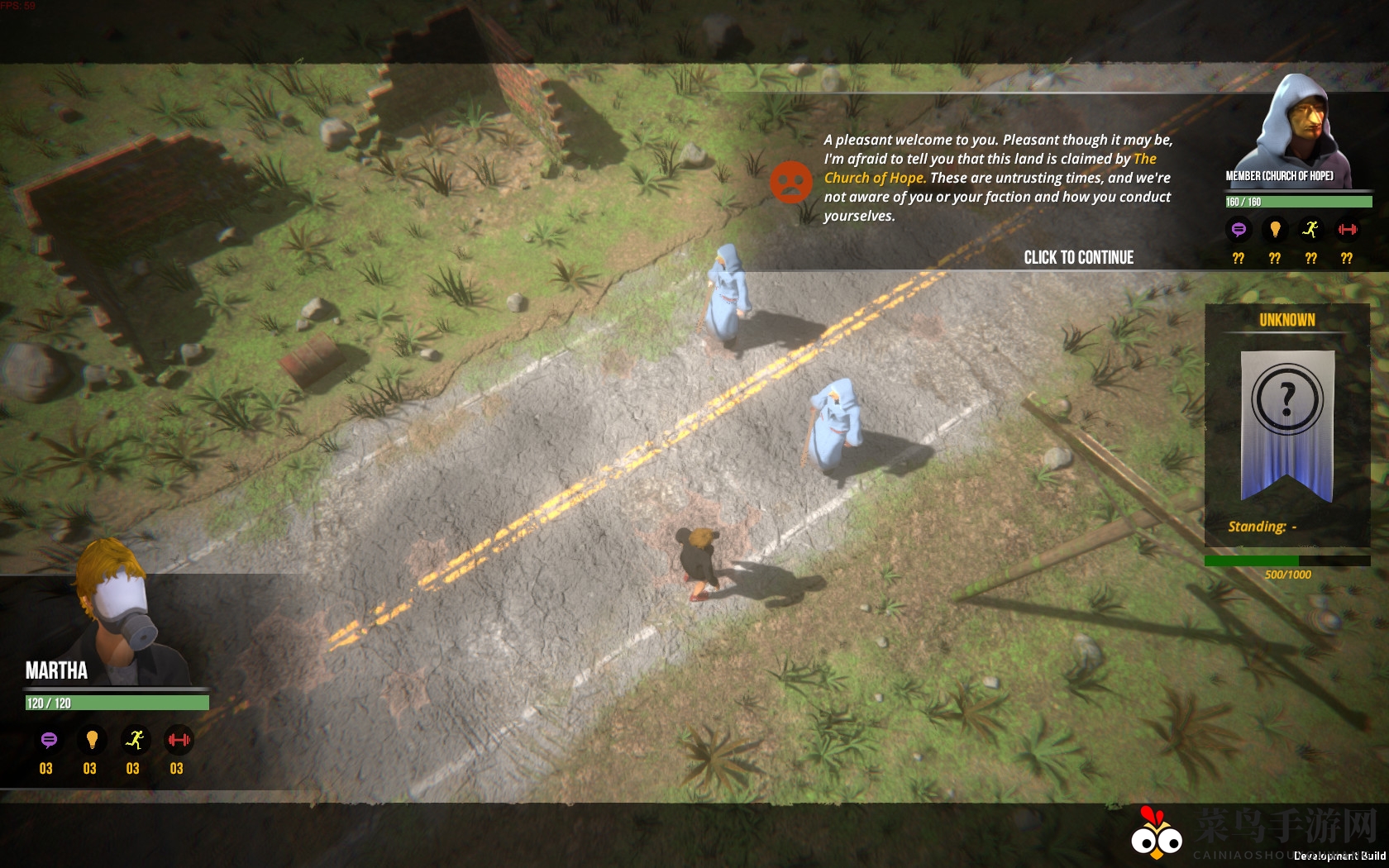Select Martha's running agility stat icon
This screenshot has height=868, width=1389.
(135, 740)
